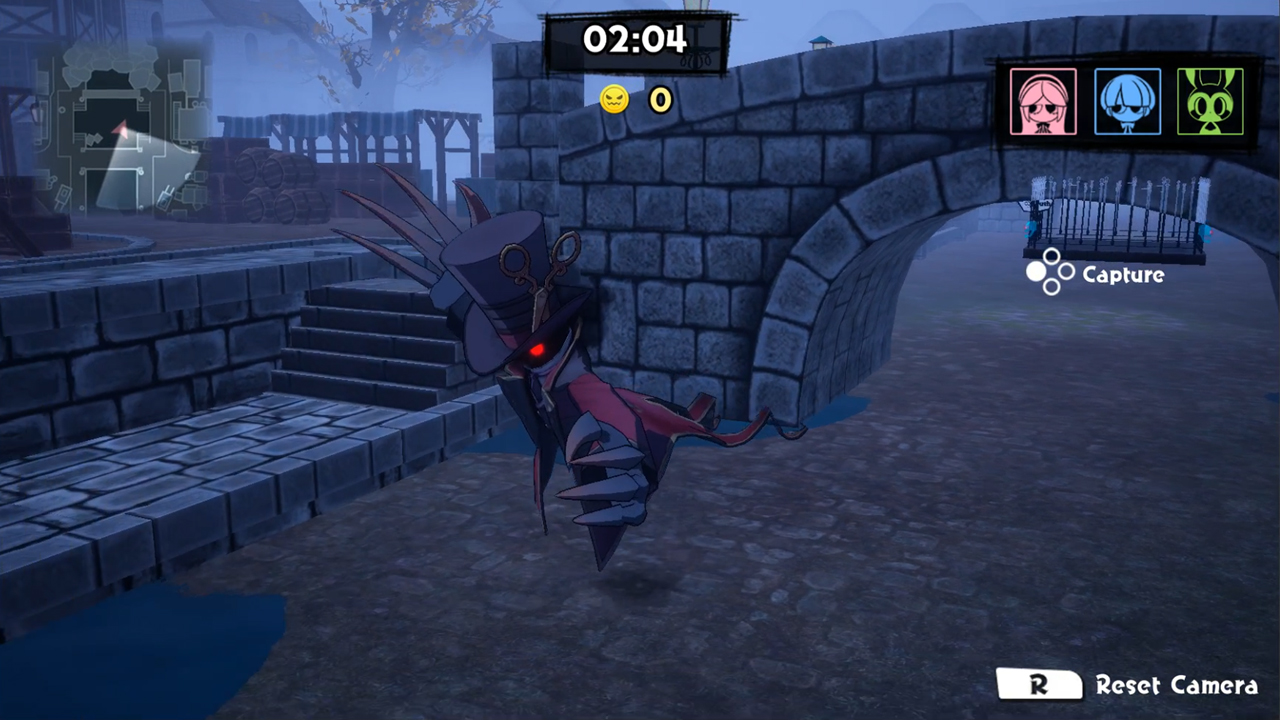Click the coin counter showing zero
The image size is (1280, 720).
pyautogui.click(x=660, y=100)
